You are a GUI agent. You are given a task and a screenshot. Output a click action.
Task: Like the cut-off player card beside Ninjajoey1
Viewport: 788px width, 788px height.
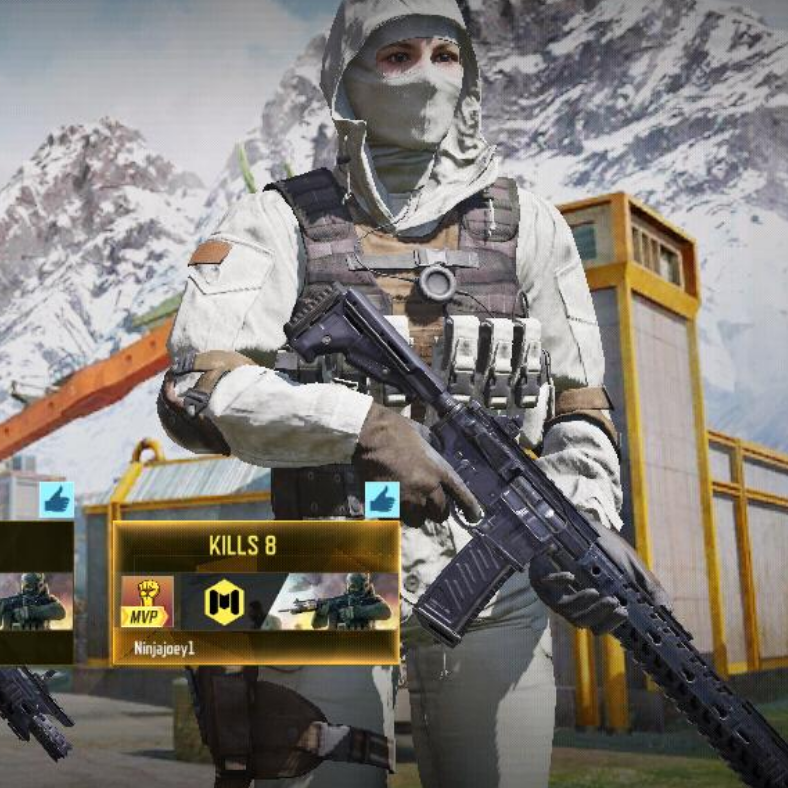[x=56, y=499]
